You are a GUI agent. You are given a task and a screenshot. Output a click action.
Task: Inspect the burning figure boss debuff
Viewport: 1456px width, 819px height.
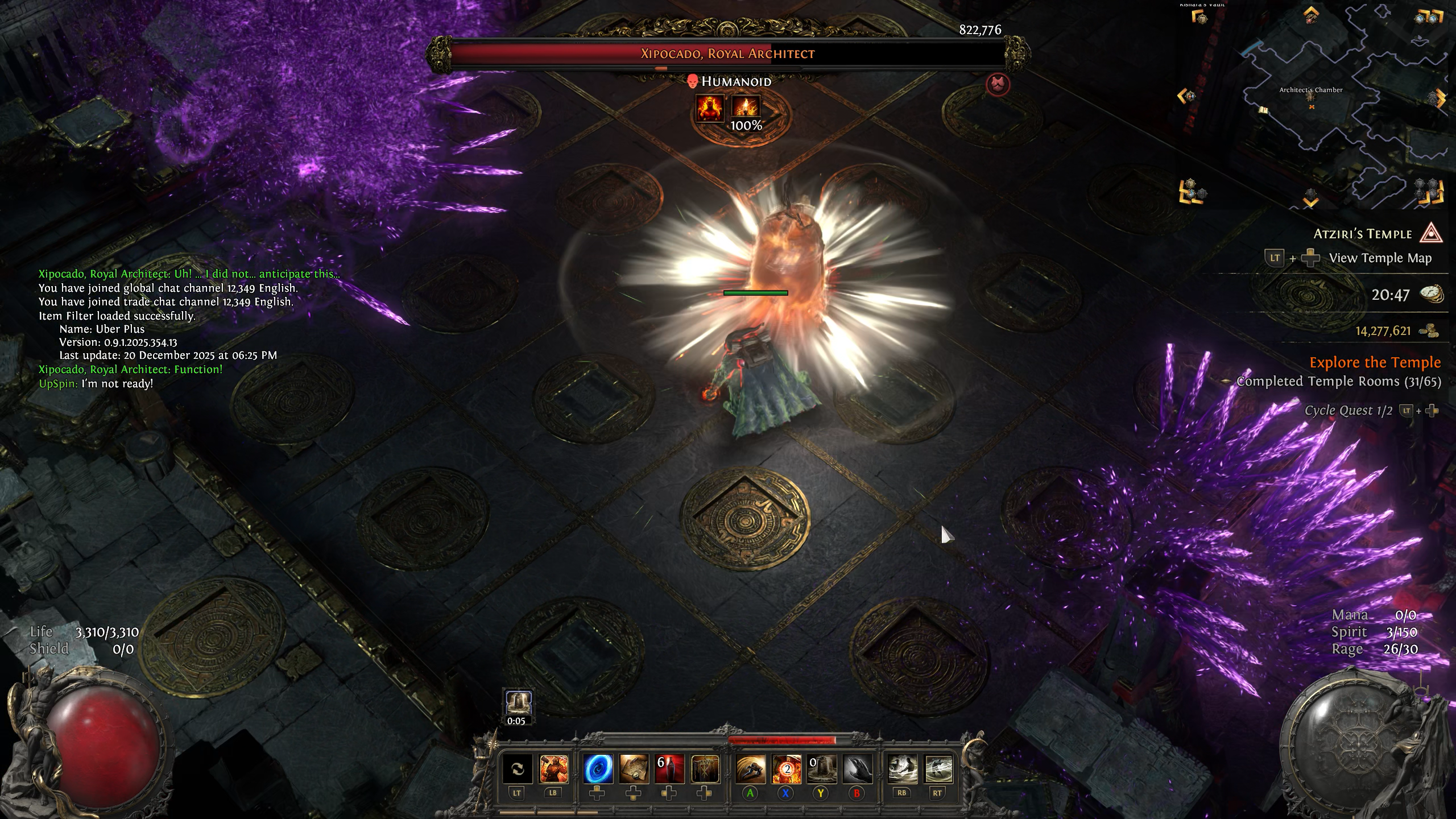point(710,107)
